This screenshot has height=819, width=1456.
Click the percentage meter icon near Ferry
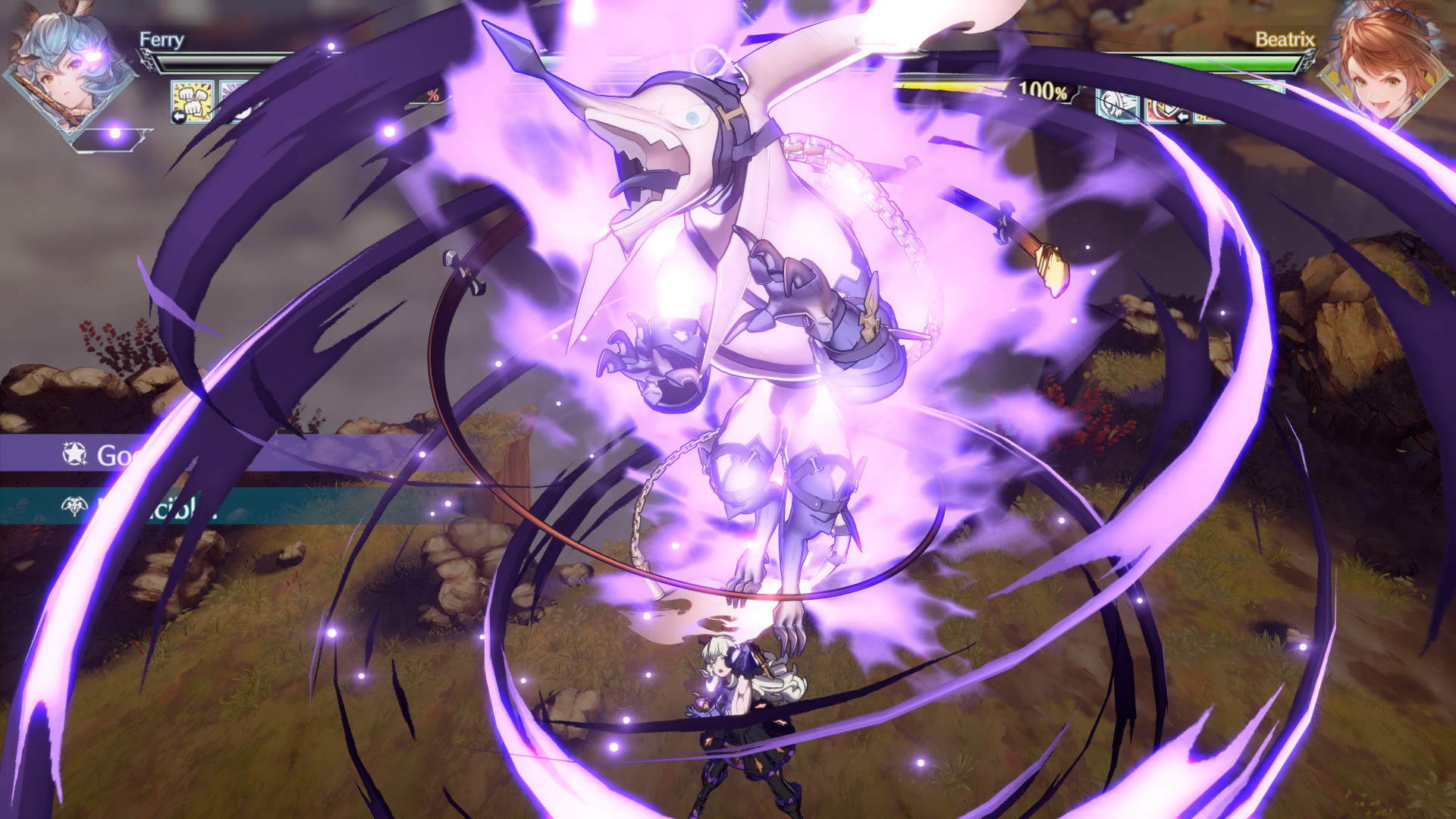coord(432,96)
